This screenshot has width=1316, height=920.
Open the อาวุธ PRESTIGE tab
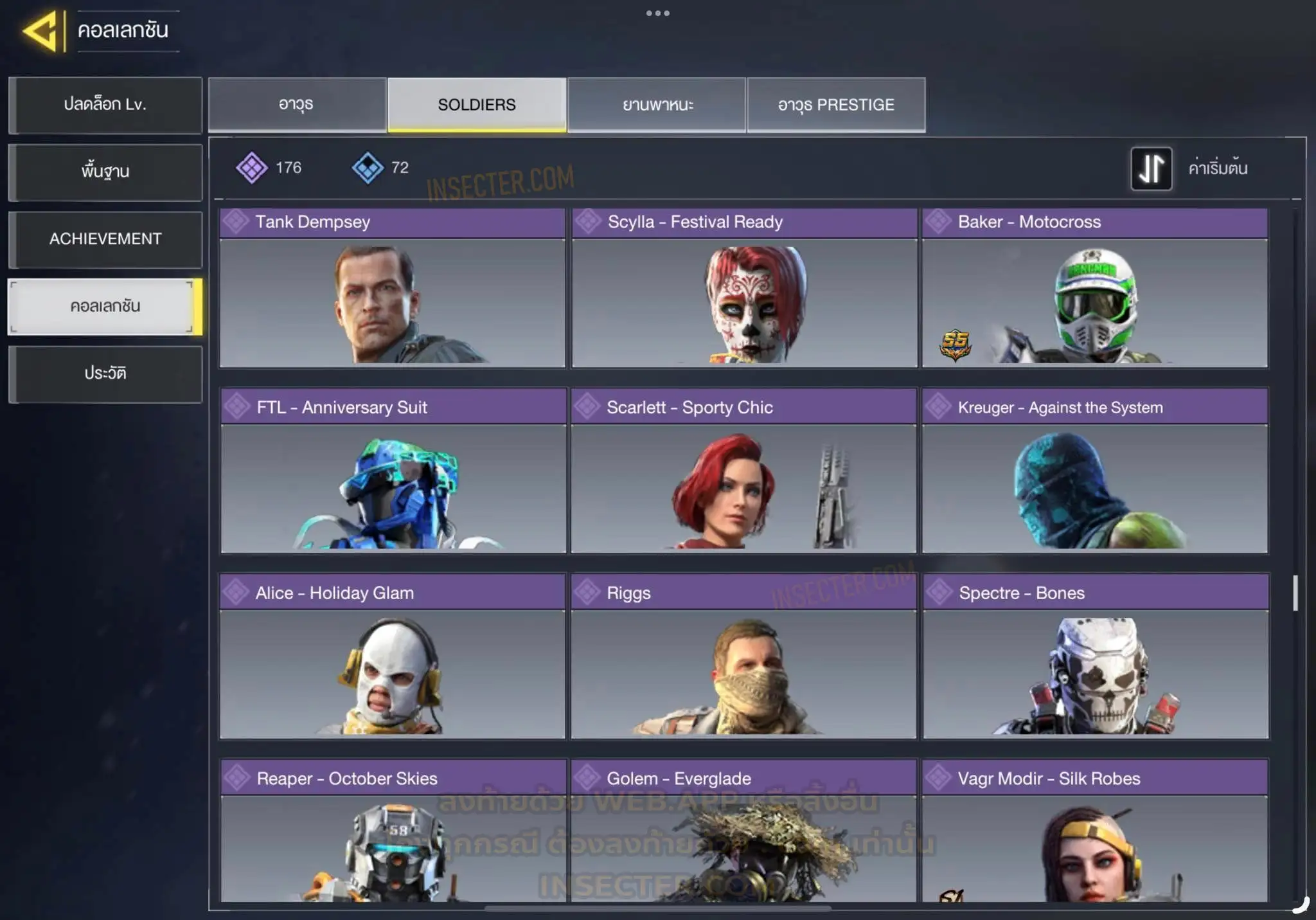click(x=836, y=105)
